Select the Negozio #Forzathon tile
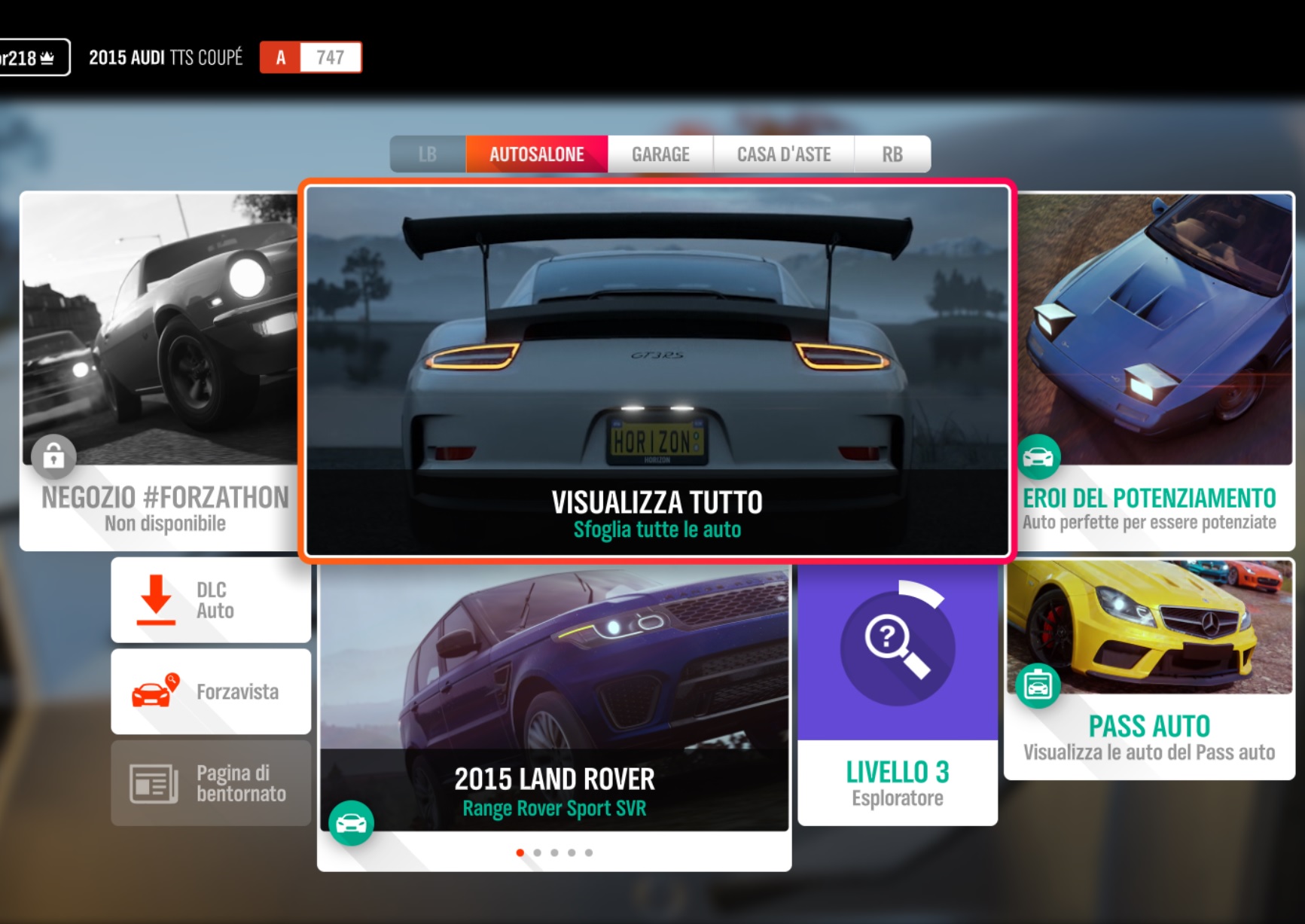1305x924 pixels. pos(162,369)
